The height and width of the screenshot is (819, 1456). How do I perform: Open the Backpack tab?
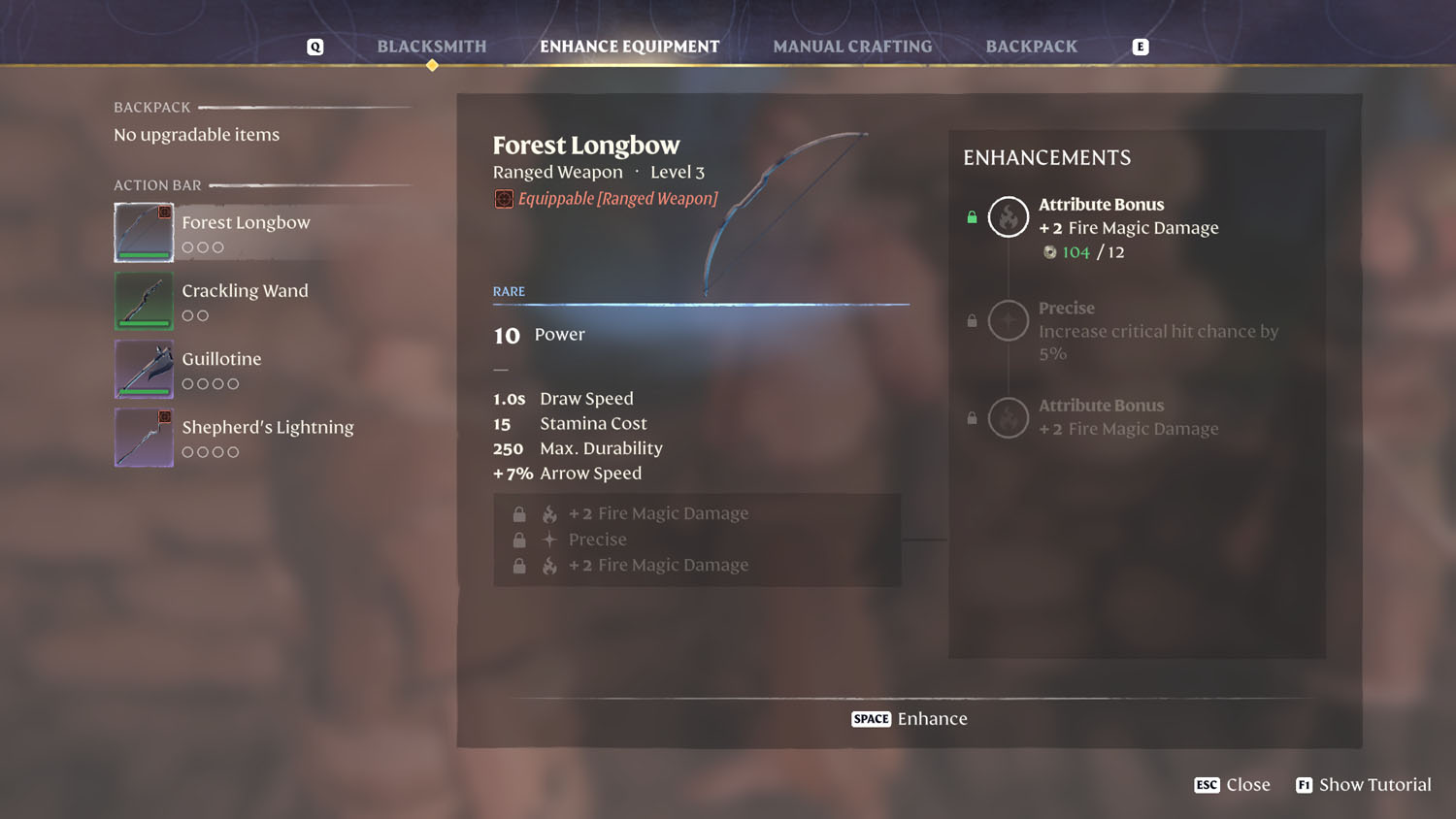click(x=1031, y=47)
